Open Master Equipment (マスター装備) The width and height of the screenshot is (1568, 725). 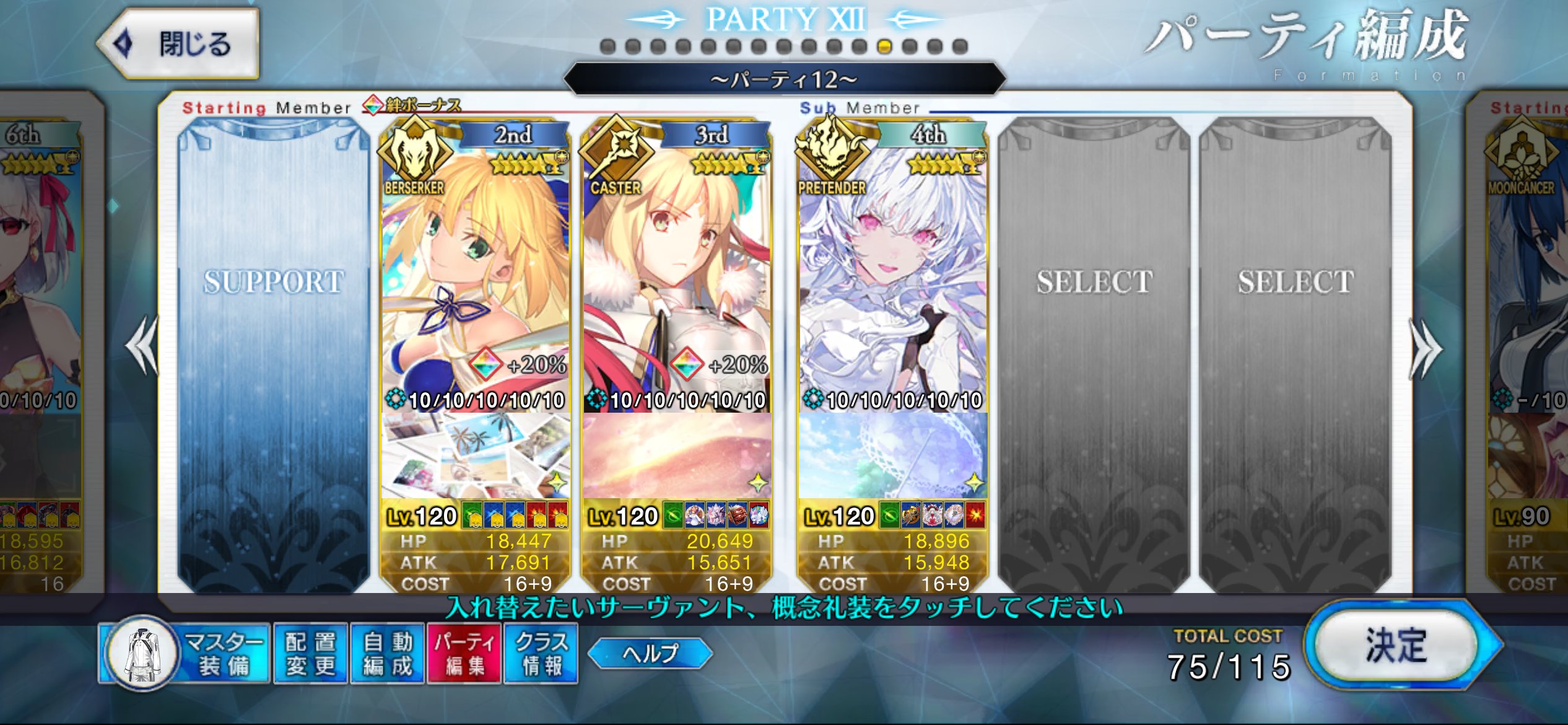coord(185,654)
